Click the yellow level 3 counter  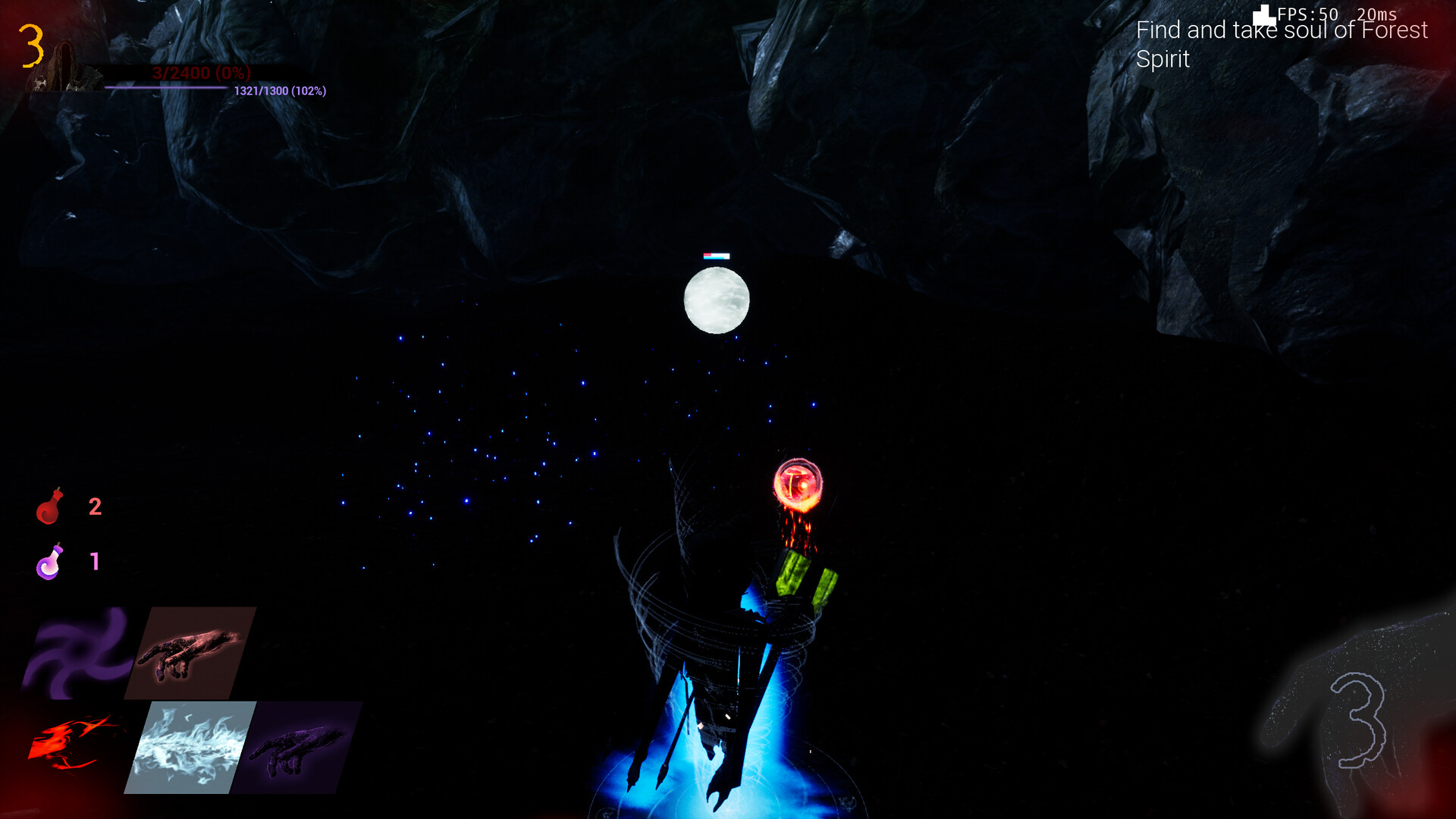32,45
